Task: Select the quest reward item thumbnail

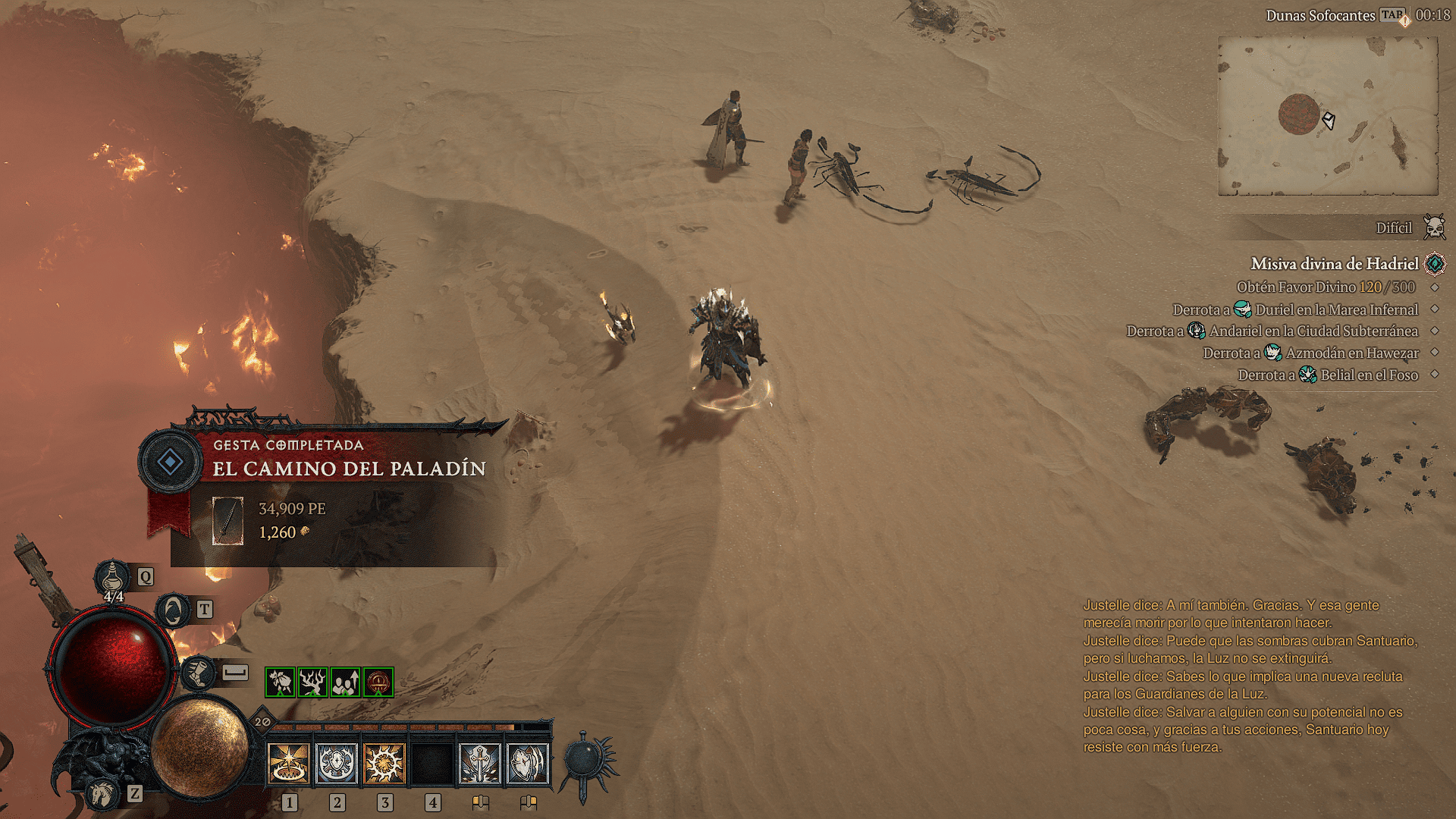Action: click(227, 521)
